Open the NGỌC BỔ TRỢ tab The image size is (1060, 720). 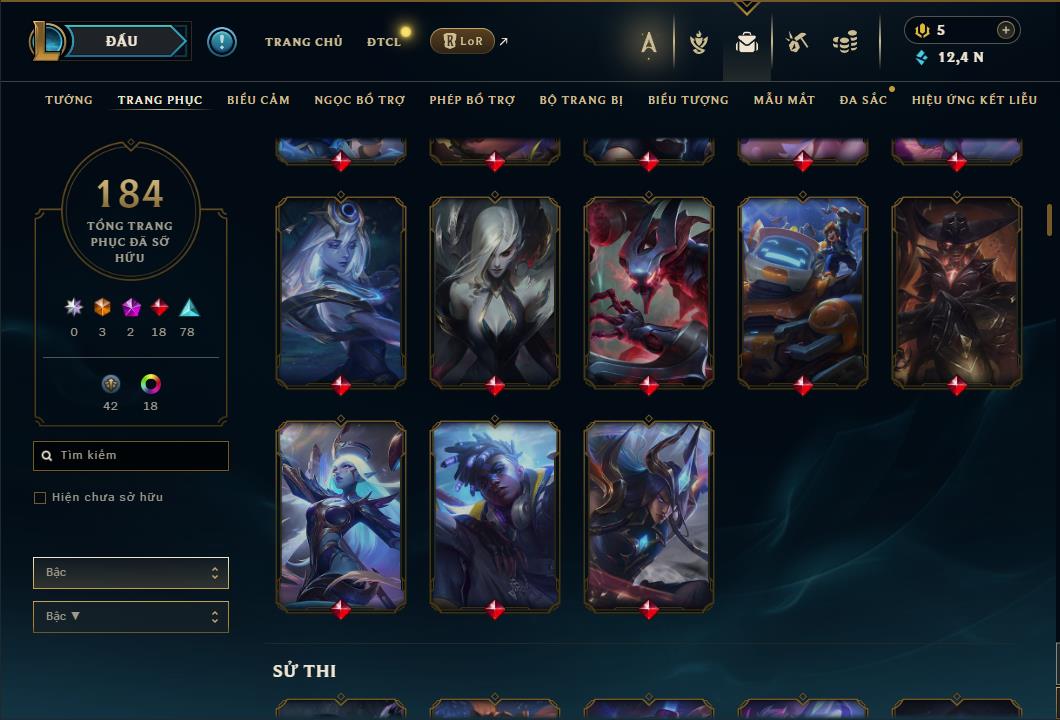[x=359, y=100]
